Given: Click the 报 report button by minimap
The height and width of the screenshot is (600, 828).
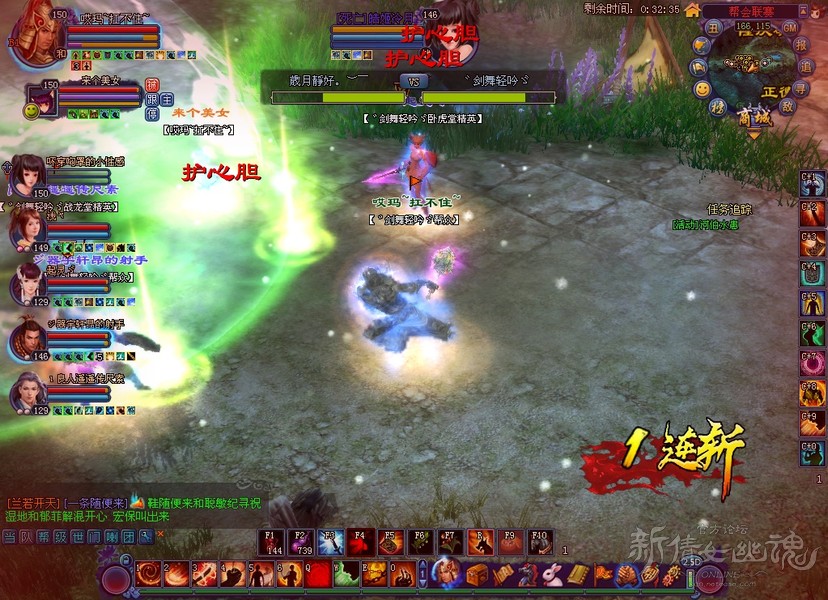Looking at the screenshot, I should coord(802,46).
